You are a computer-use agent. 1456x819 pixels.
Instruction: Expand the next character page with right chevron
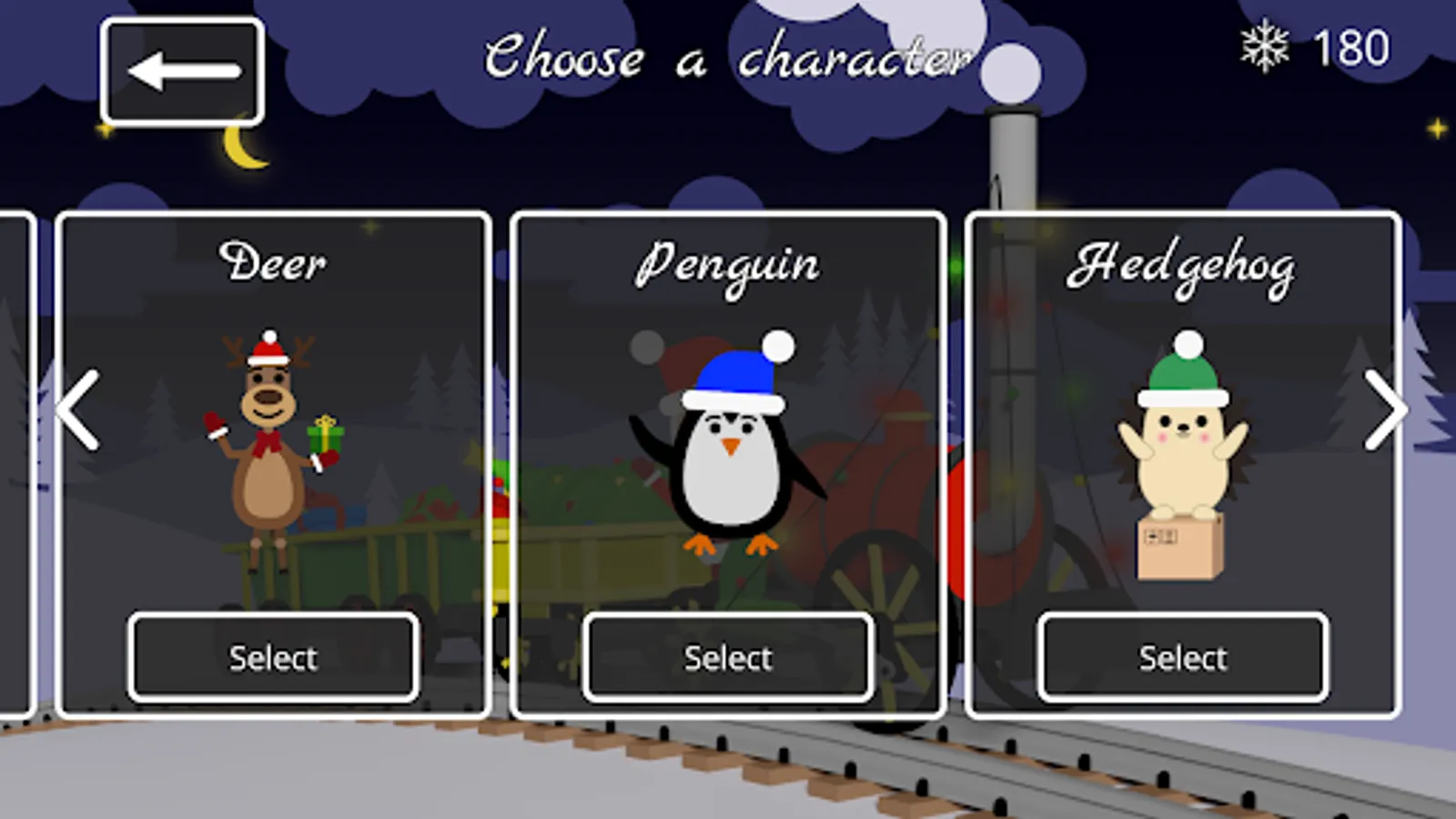pos(1385,411)
